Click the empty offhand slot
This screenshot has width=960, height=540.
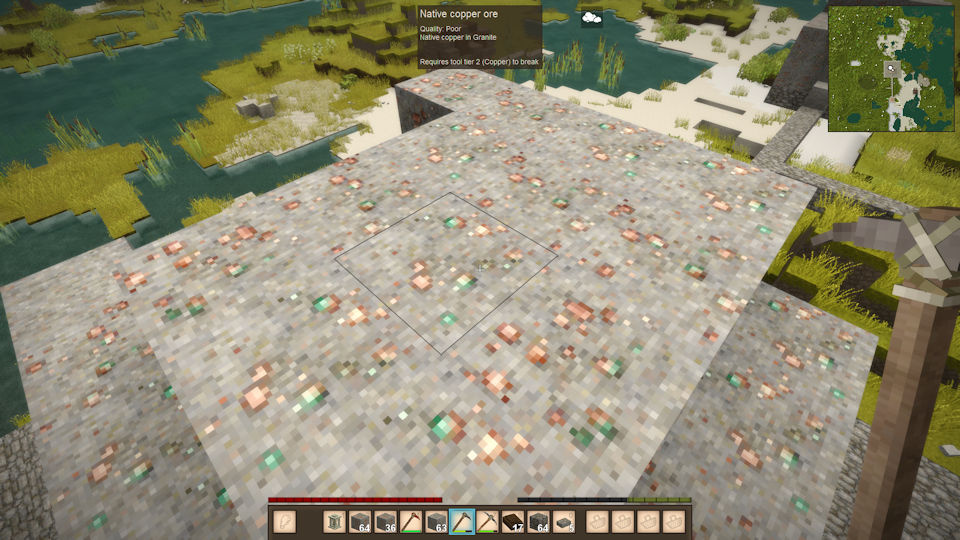click(284, 521)
